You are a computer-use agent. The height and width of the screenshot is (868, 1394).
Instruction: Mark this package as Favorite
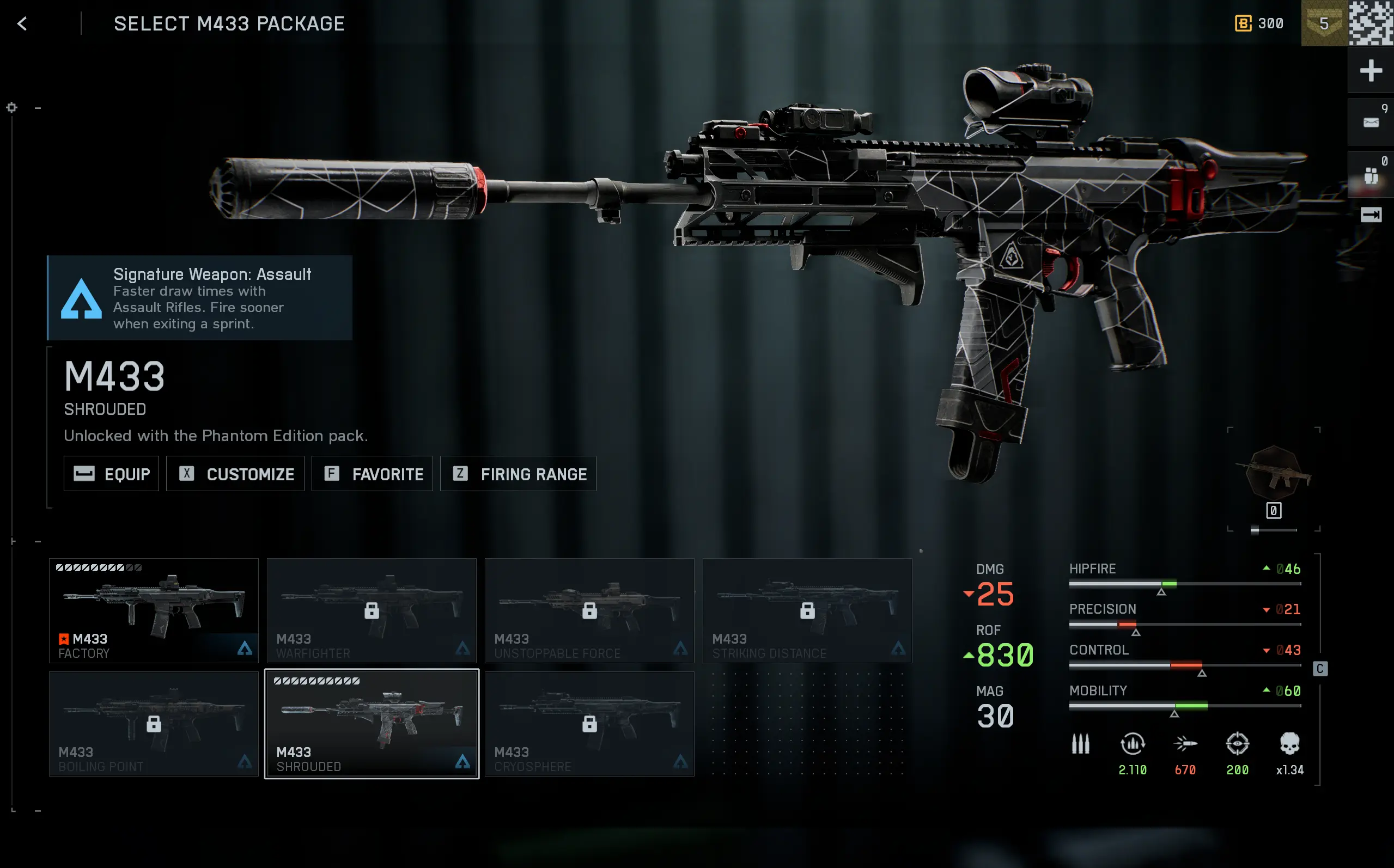[x=372, y=474]
